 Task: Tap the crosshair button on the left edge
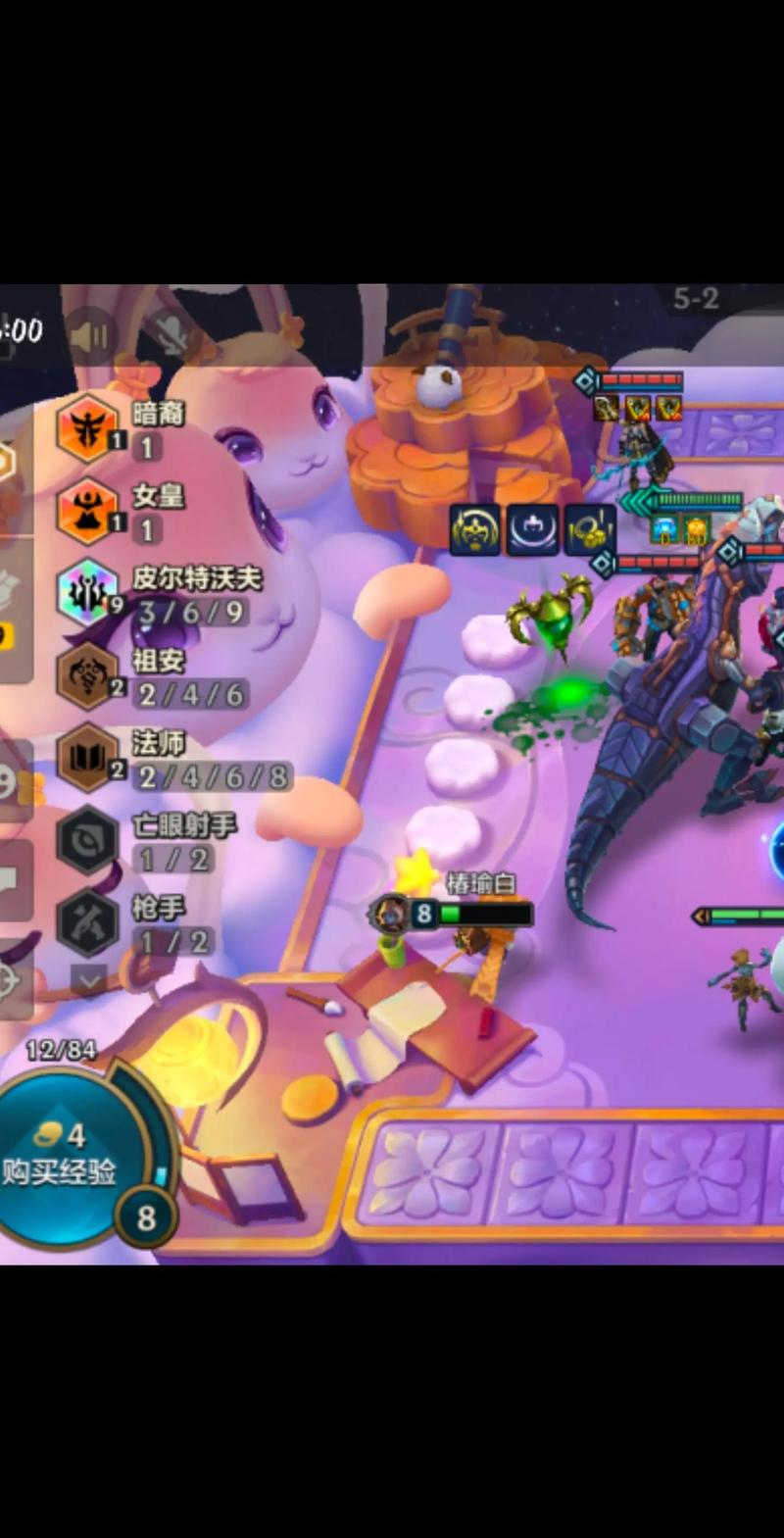[x=10, y=979]
